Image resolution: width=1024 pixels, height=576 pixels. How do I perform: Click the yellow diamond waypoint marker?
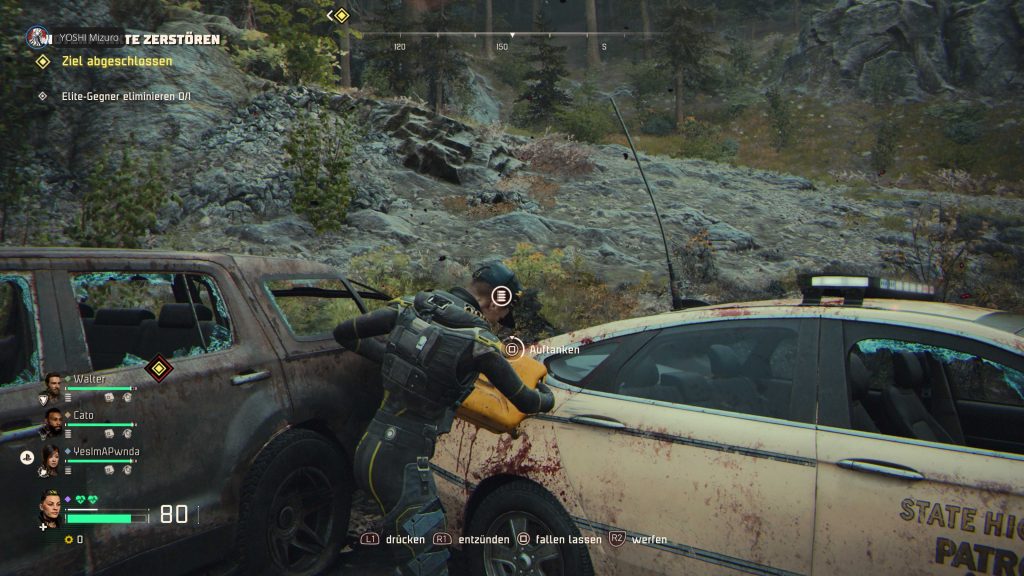click(x=156, y=368)
